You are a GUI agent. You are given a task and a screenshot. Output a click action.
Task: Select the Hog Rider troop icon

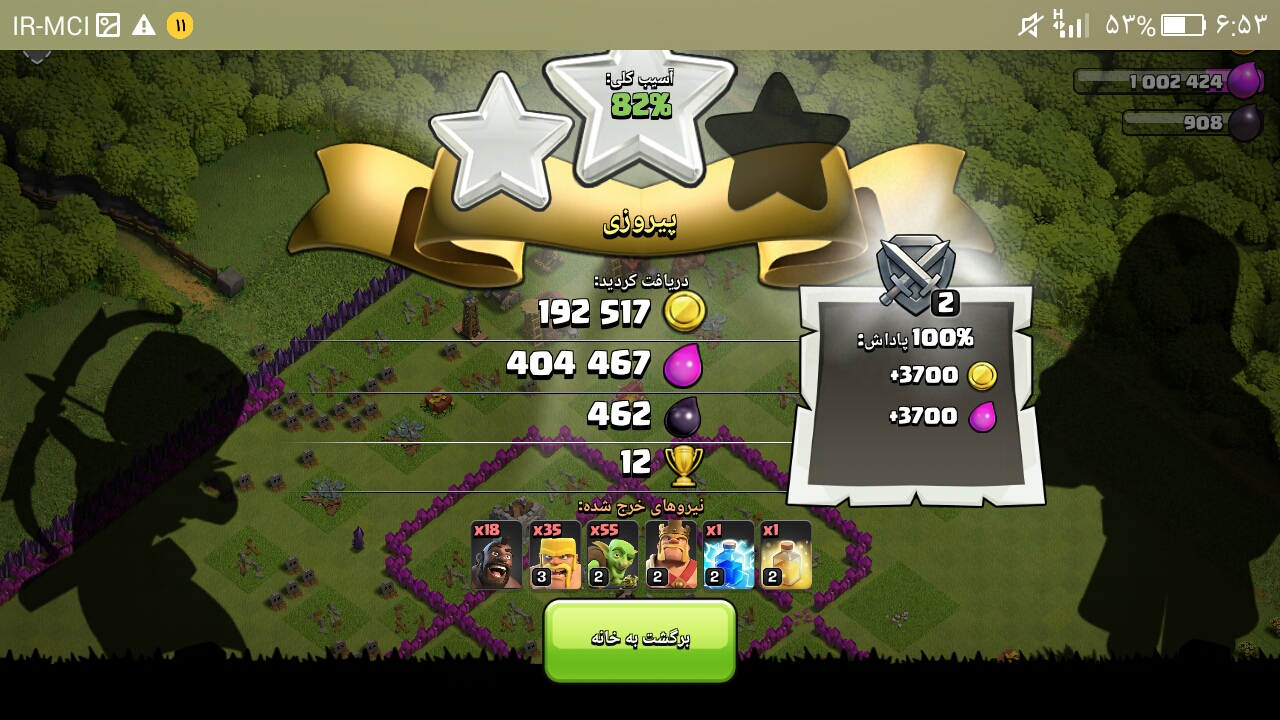497,555
